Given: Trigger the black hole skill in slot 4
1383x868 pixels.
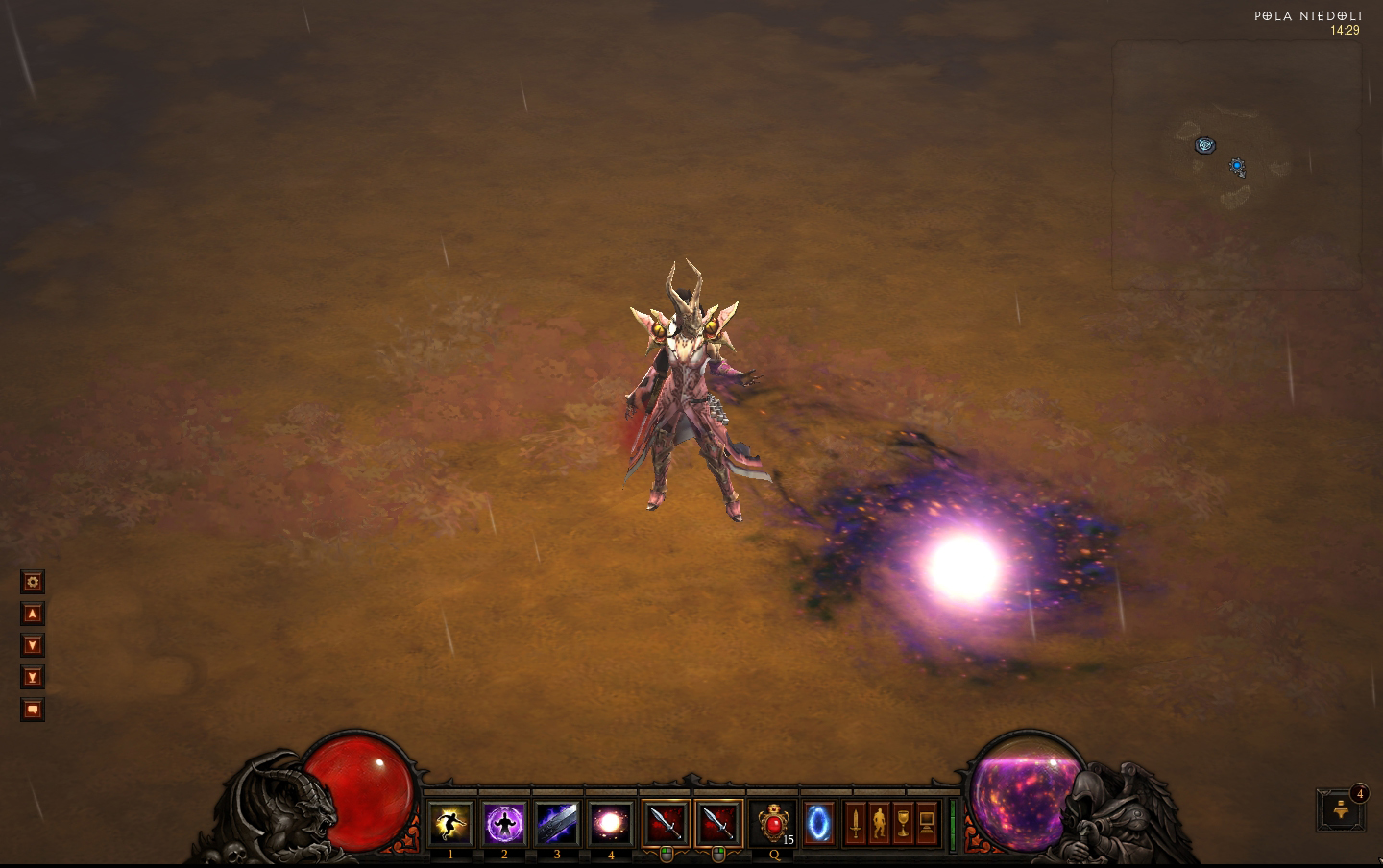Looking at the screenshot, I should [x=611, y=823].
